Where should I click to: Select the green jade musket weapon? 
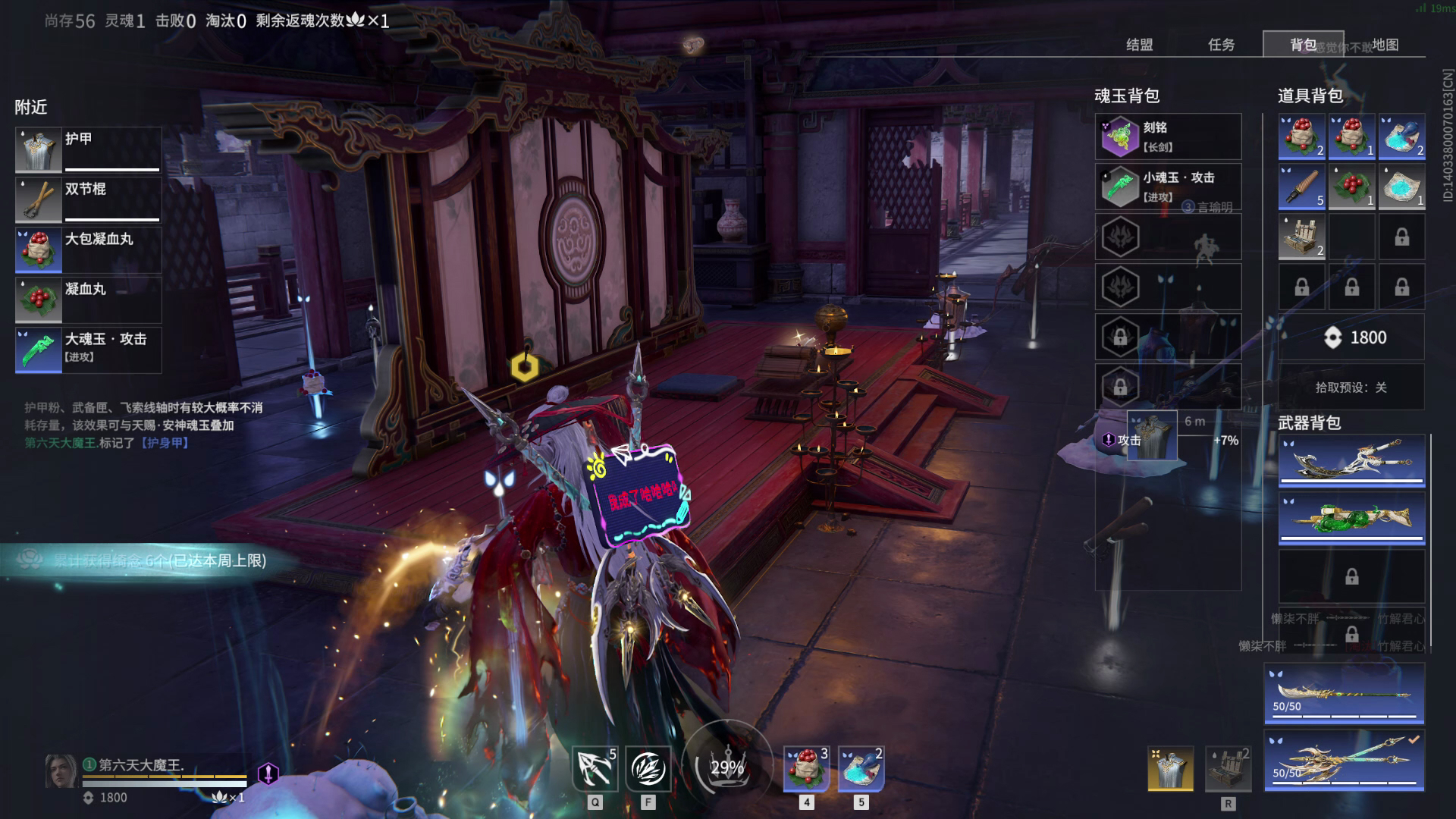(1351, 519)
